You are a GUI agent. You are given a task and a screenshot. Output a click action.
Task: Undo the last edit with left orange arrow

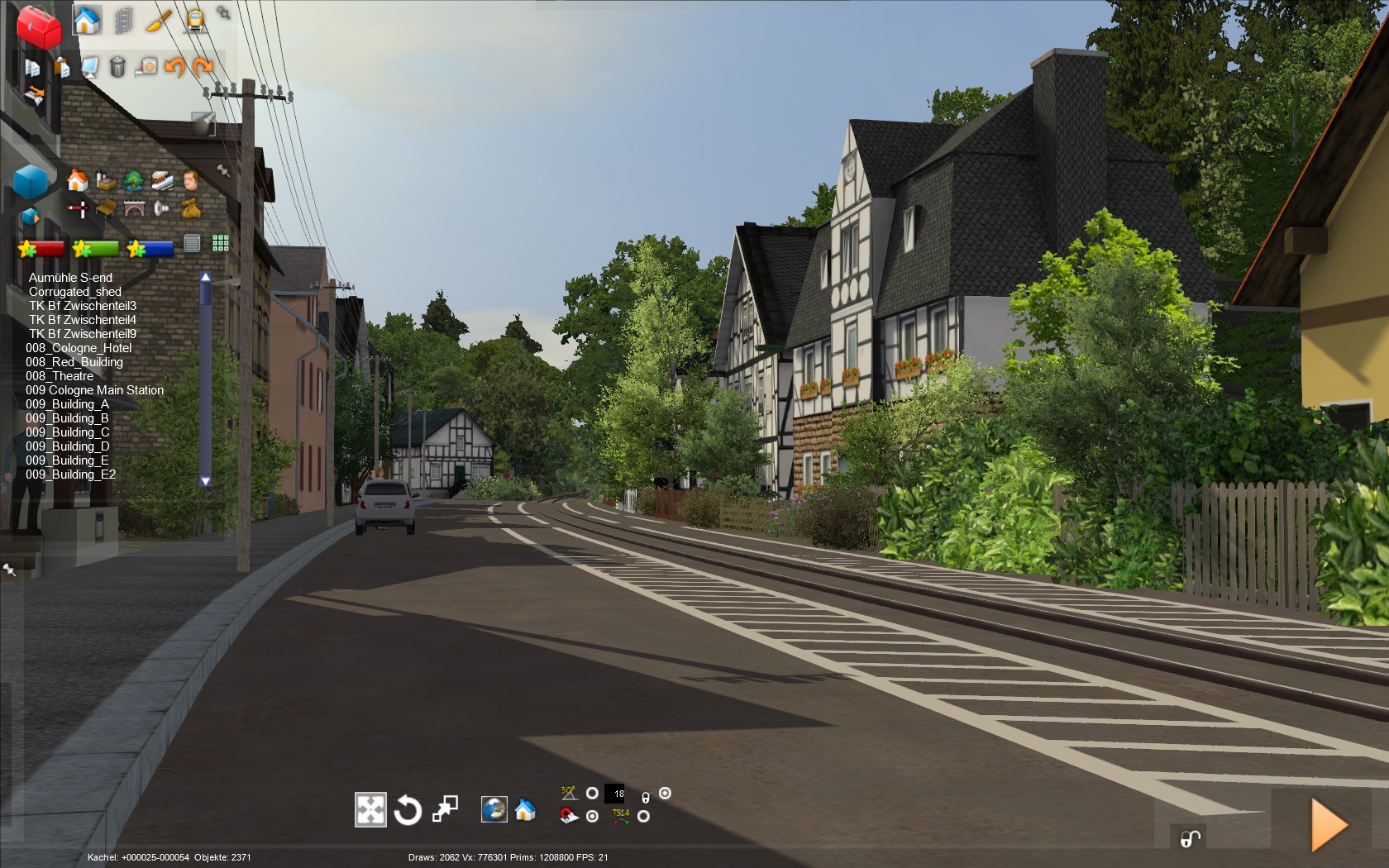point(174,66)
